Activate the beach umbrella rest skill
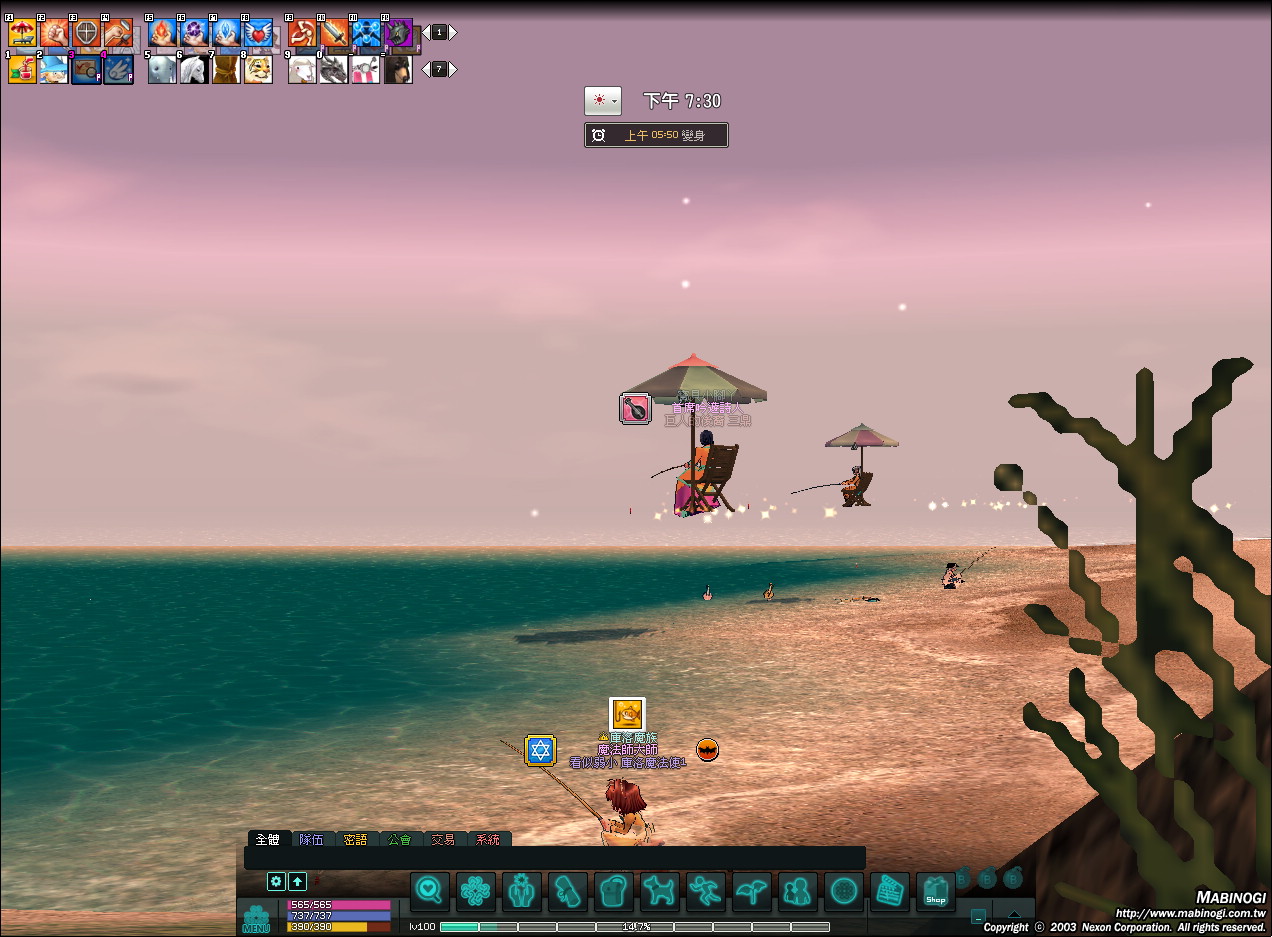This screenshot has height=937, width=1272. click(x=22, y=33)
